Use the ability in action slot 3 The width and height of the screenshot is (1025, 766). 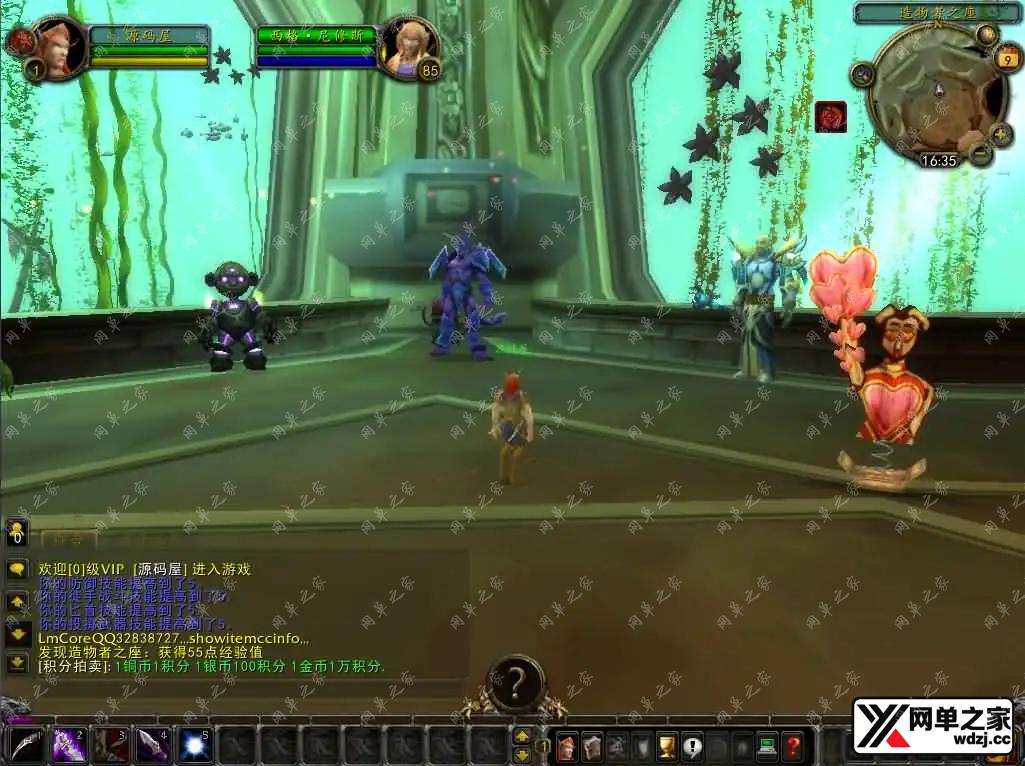pyautogui.click(x=110, y=745)
